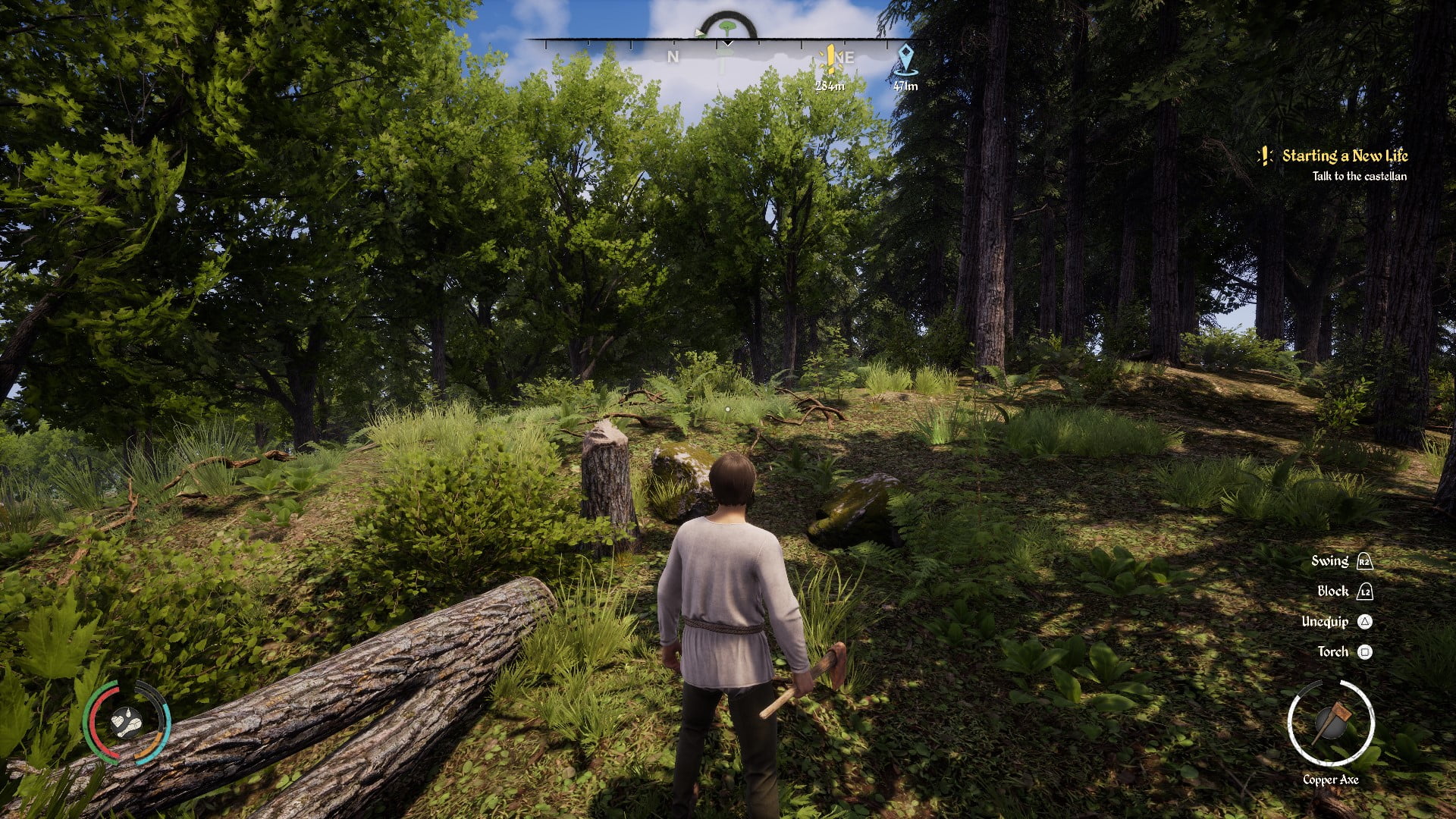The height and width of the screenshot is (819, 1456).
Task: Expand the dark semicircle time dial at top
Action: 725,14
